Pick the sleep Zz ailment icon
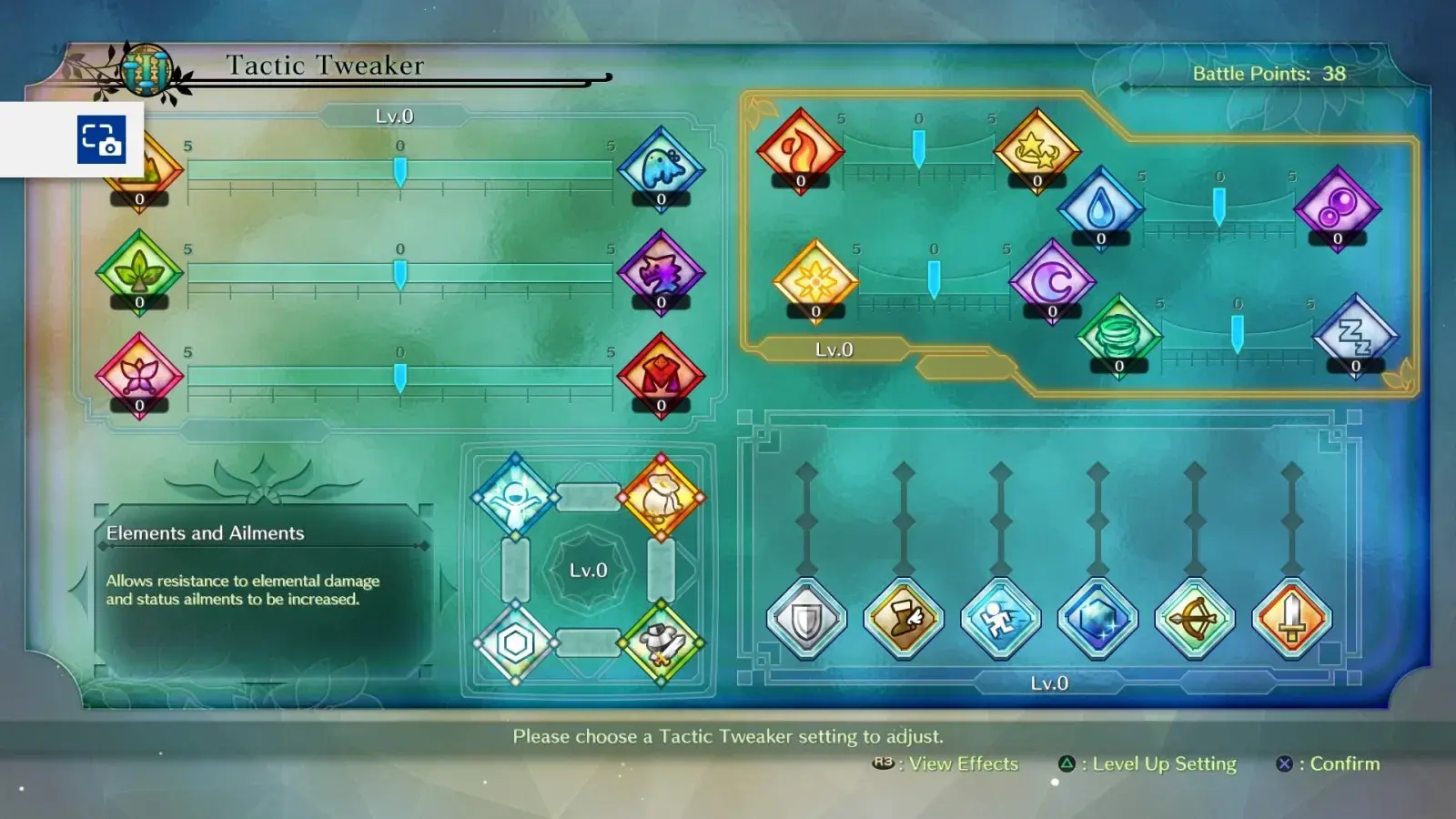The image size is (1456, 819). 1355,335
